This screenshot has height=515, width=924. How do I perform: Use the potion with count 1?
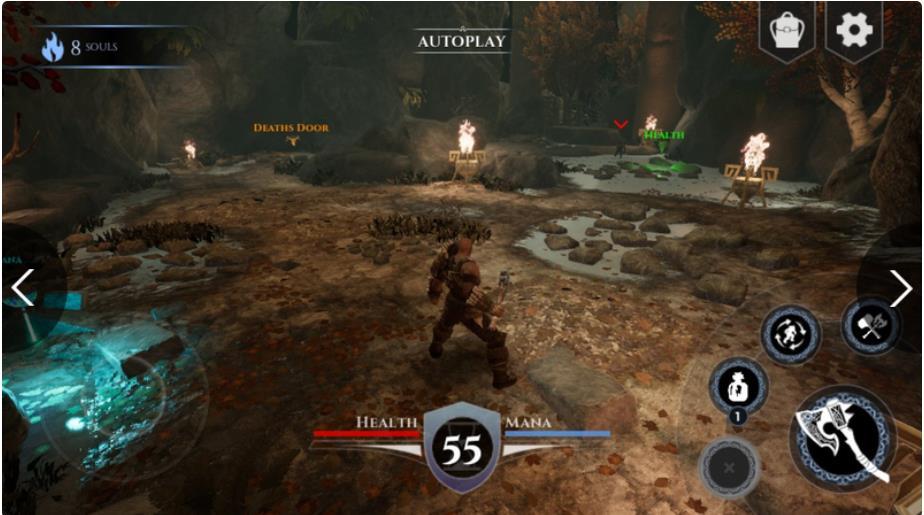[x=739, y=387]
